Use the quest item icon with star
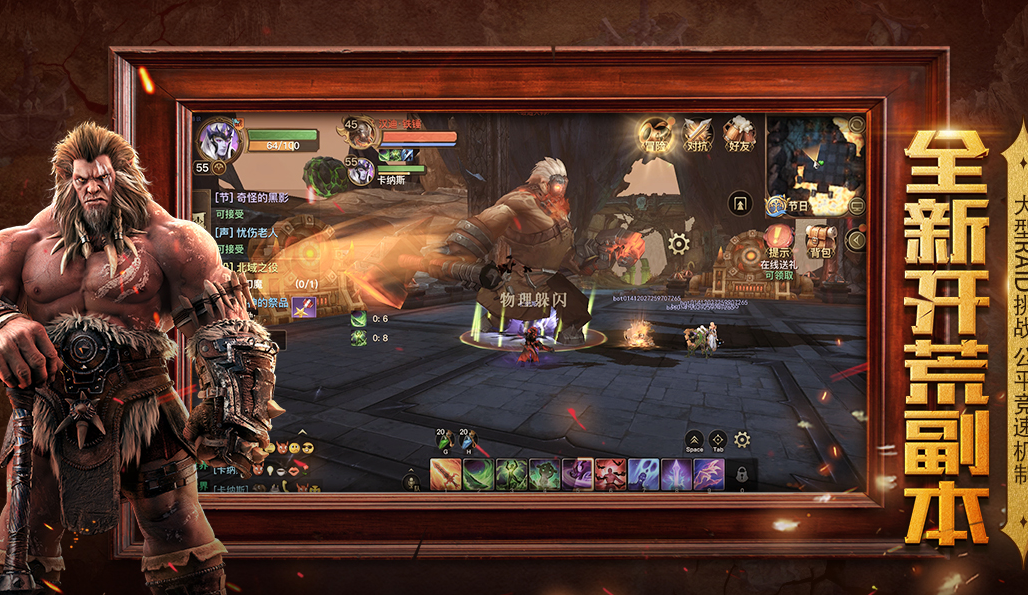This screenshot has width=1028, height=595. pos(303,308)
